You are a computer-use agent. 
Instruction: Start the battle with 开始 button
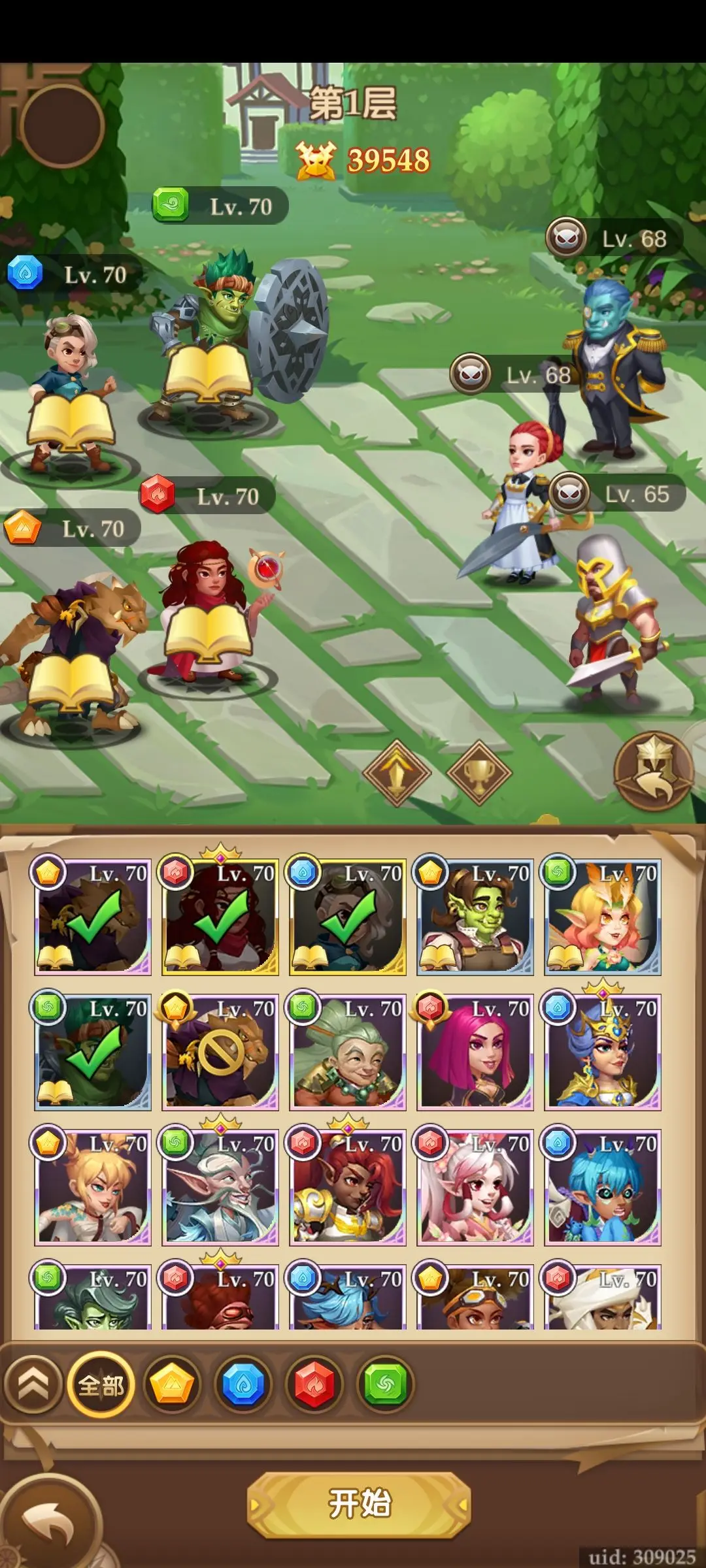pyautogui.click(x=359, y=1504)
